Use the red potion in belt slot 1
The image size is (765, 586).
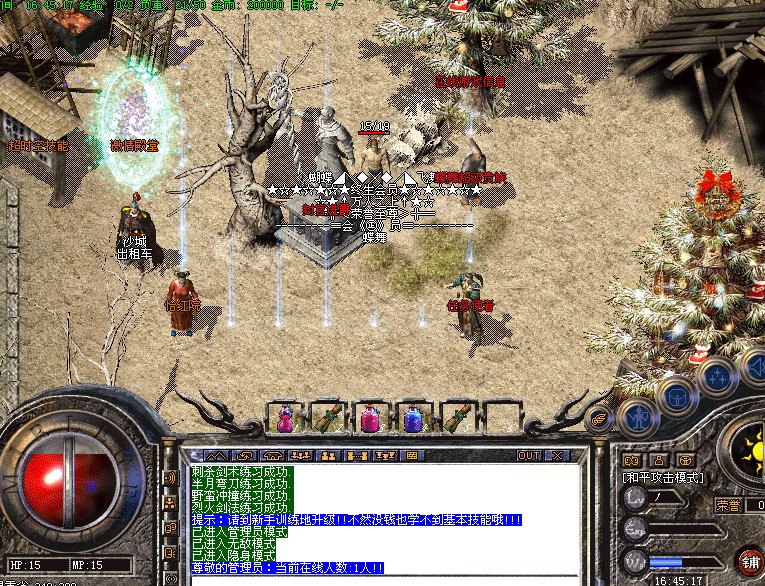click(285, 416)
